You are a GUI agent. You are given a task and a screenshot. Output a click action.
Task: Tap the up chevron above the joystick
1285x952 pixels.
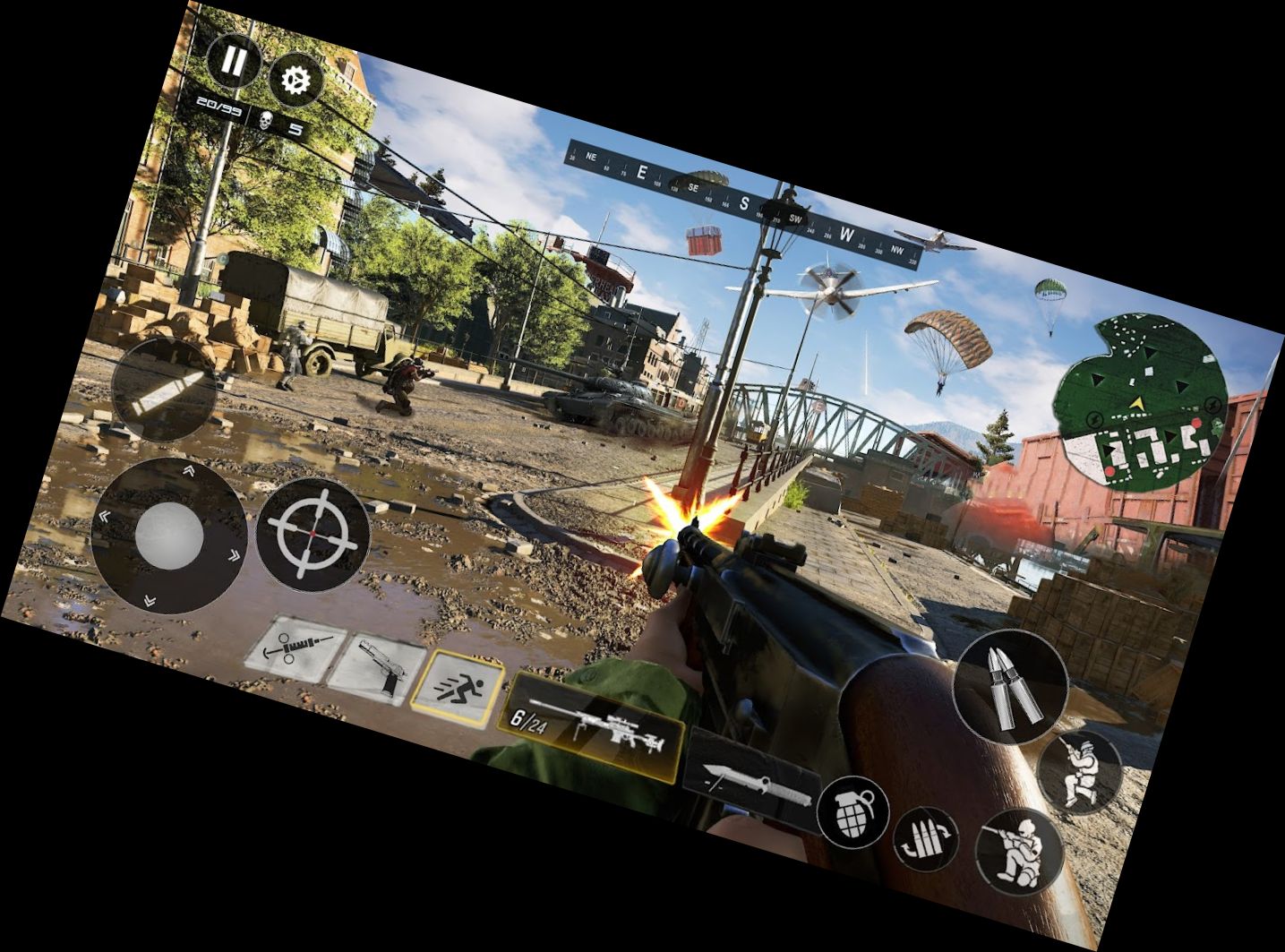coord(188,470)
